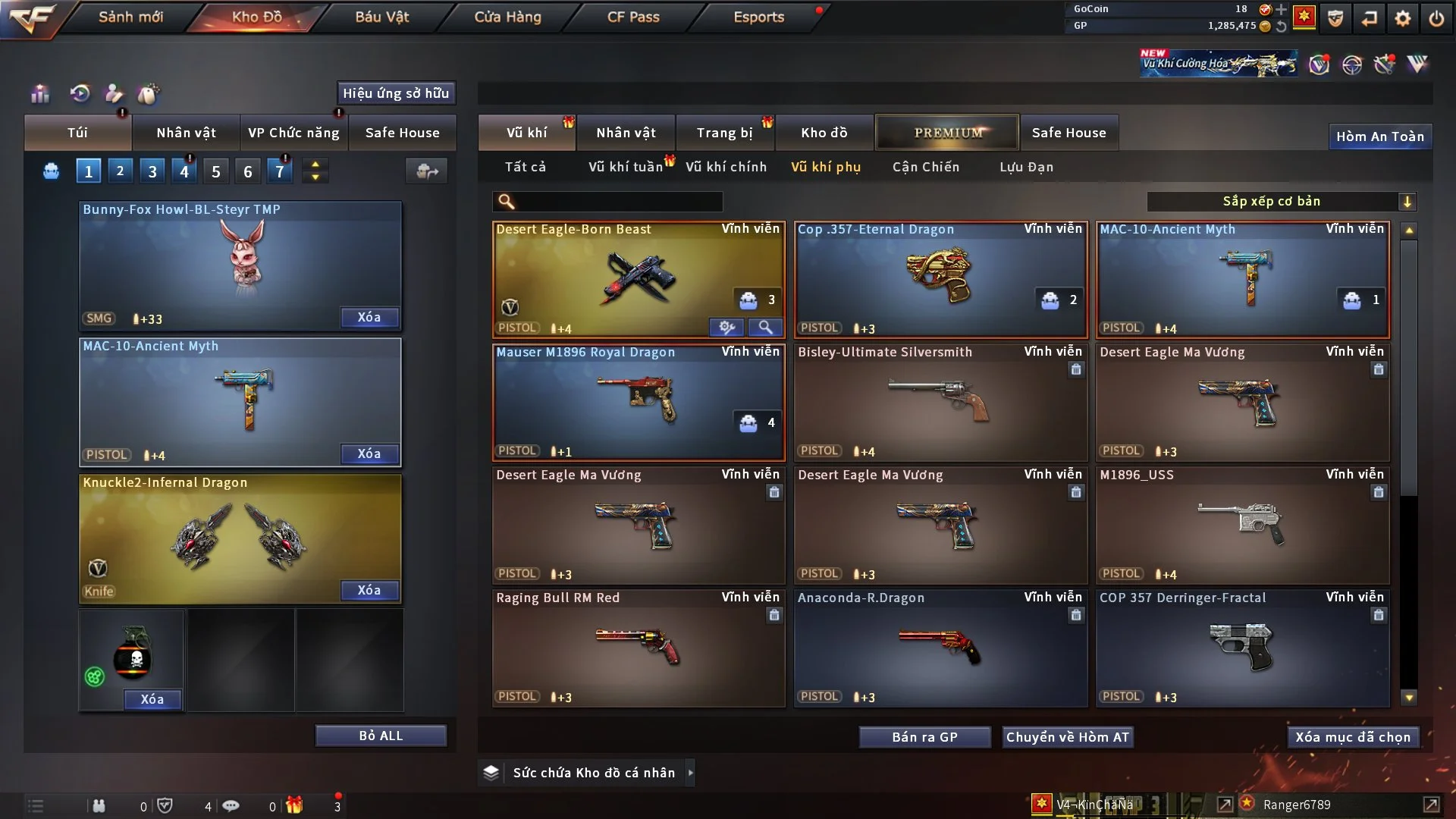Open the Sắp xếp cơ bản sort dropdown

click(1282, 202)
